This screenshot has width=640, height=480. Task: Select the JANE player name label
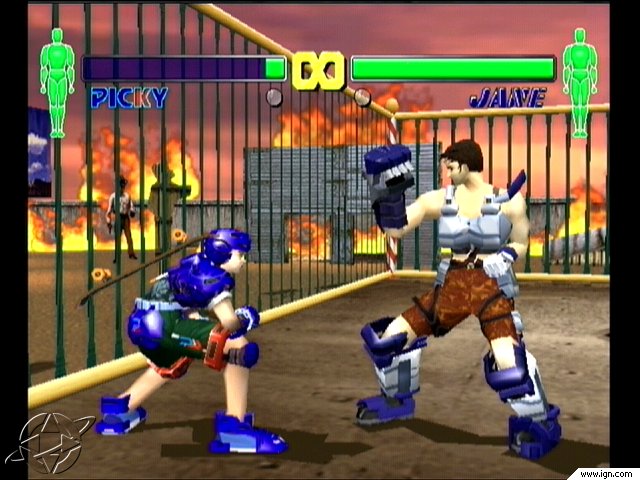(x=509, y=98)
